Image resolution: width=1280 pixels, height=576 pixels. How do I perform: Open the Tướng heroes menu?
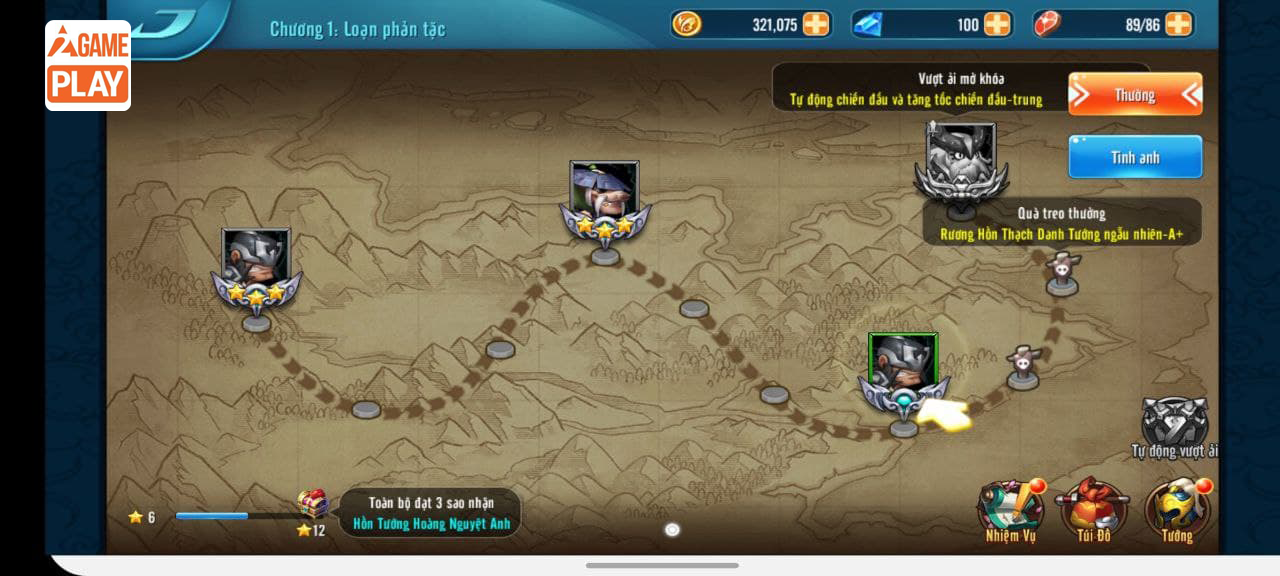pyautogui.click(x=1177, y=510)
